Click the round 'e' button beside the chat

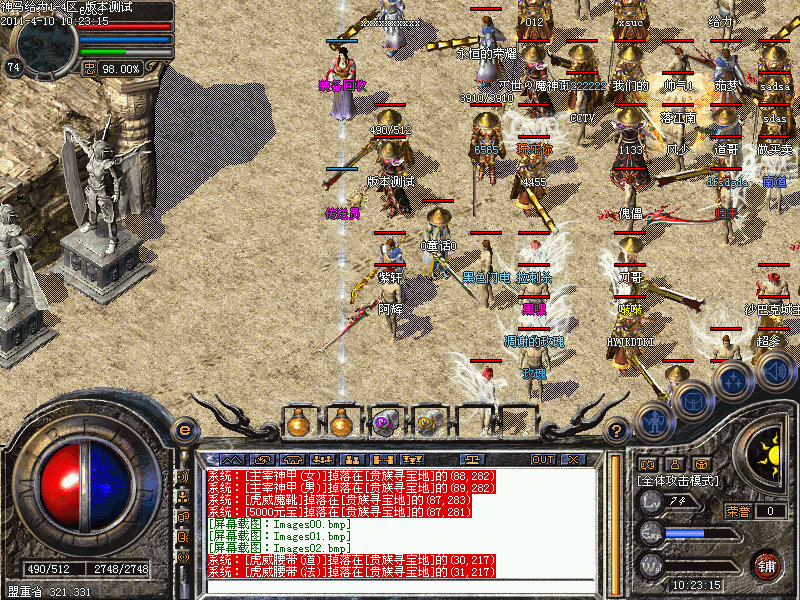pos(184,431)
